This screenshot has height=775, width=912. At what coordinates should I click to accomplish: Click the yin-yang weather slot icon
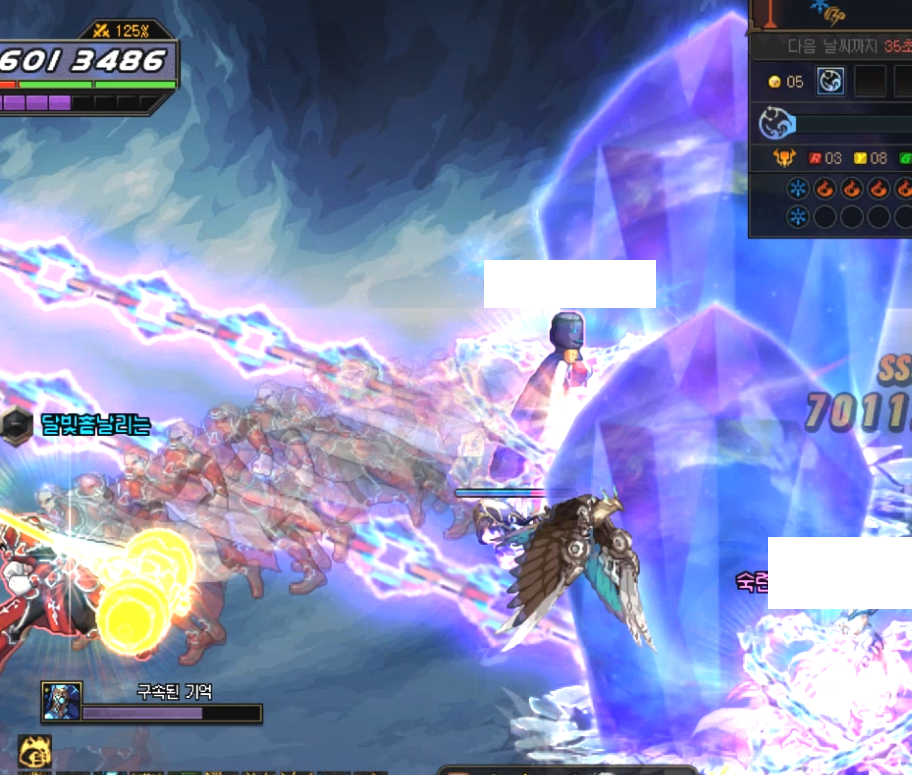click(830, 81)
